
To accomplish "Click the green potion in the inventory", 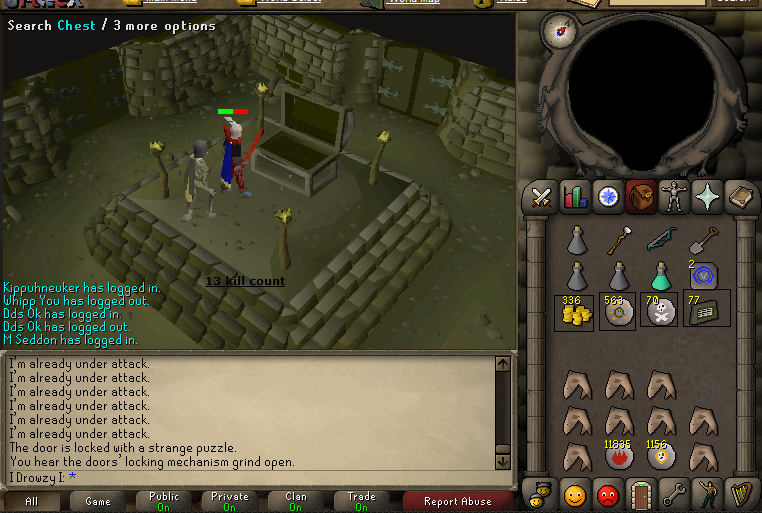I will click(660, 274).
